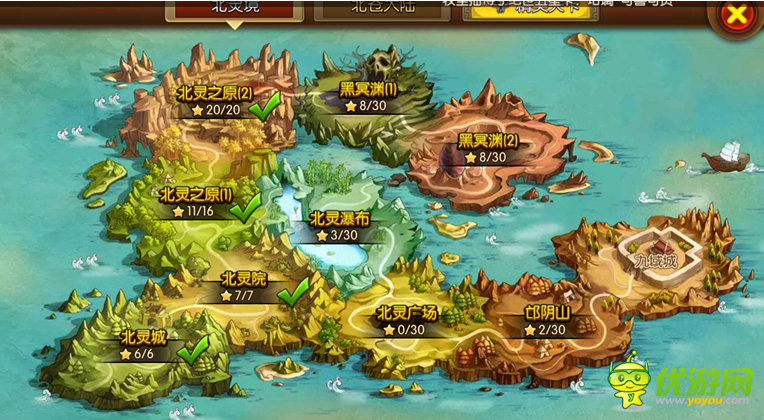764x420 pixels.
Task: Select the 北灵瀑布 waterfall stage
Action: pos(338,226)
